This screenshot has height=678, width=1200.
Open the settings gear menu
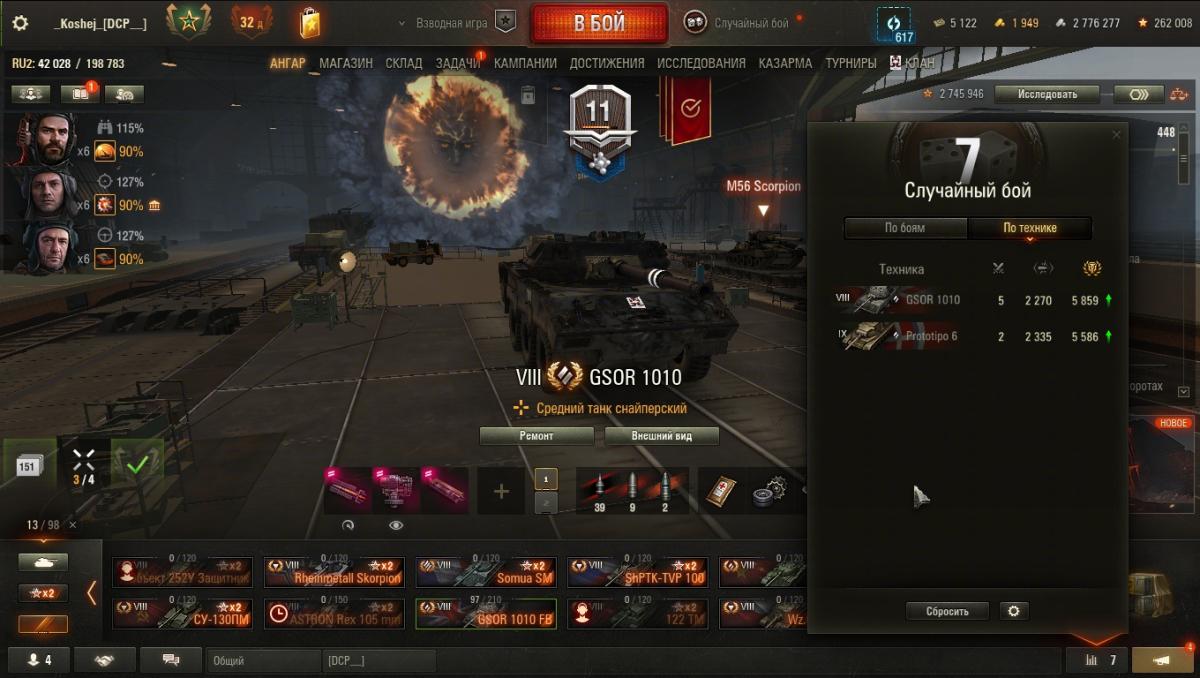click(x=20, y=24)
